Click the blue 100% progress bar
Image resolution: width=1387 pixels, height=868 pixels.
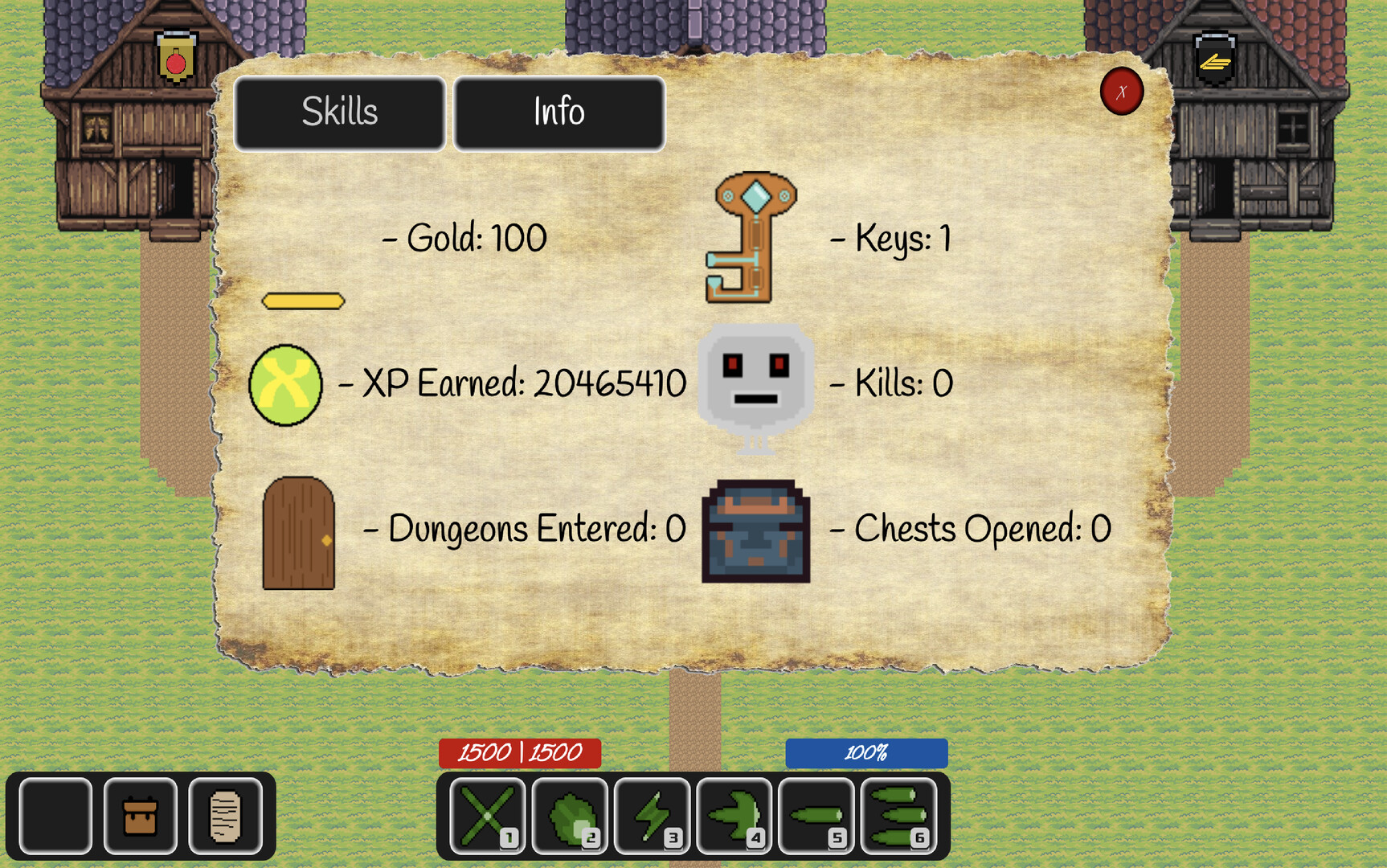865,753
